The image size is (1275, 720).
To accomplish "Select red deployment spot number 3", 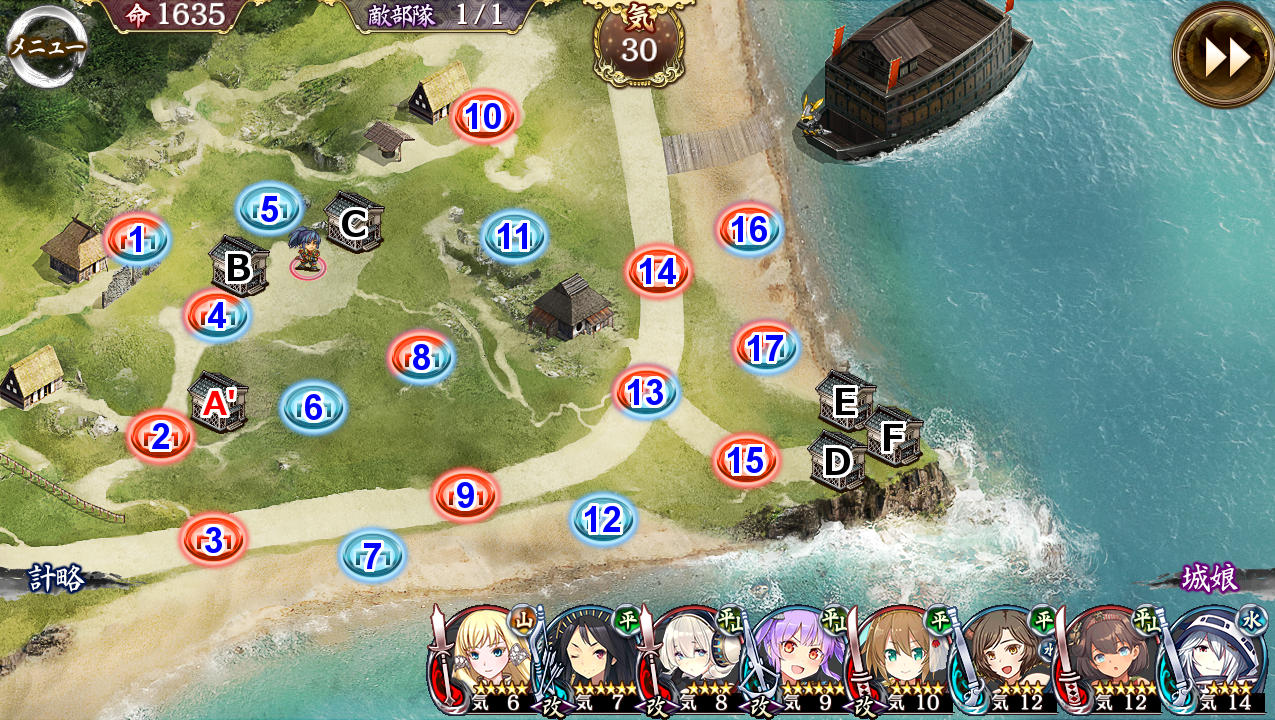I will 213,540.
